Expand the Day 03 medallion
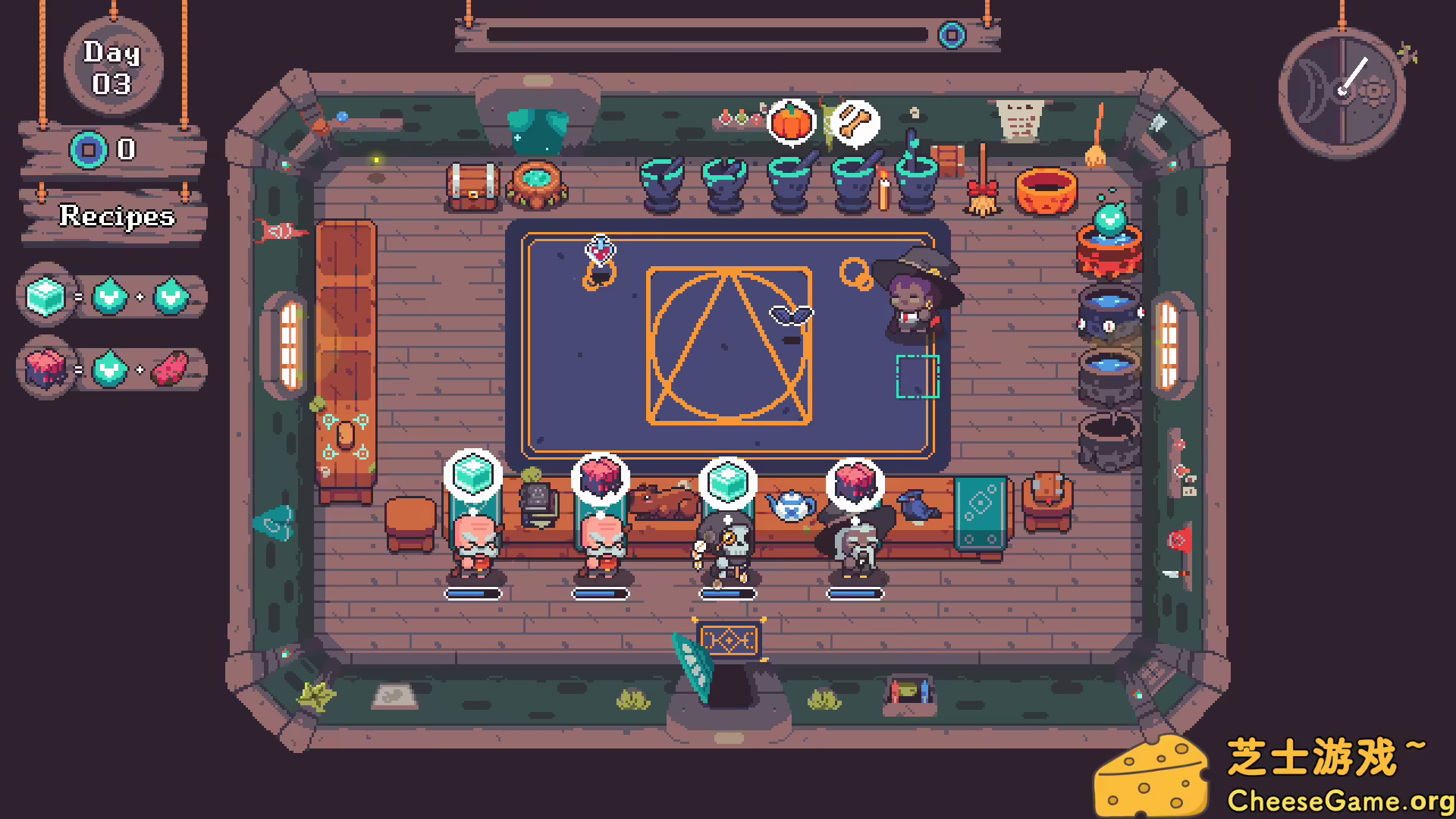The image size is (1456, 819). tap(113, 67)
